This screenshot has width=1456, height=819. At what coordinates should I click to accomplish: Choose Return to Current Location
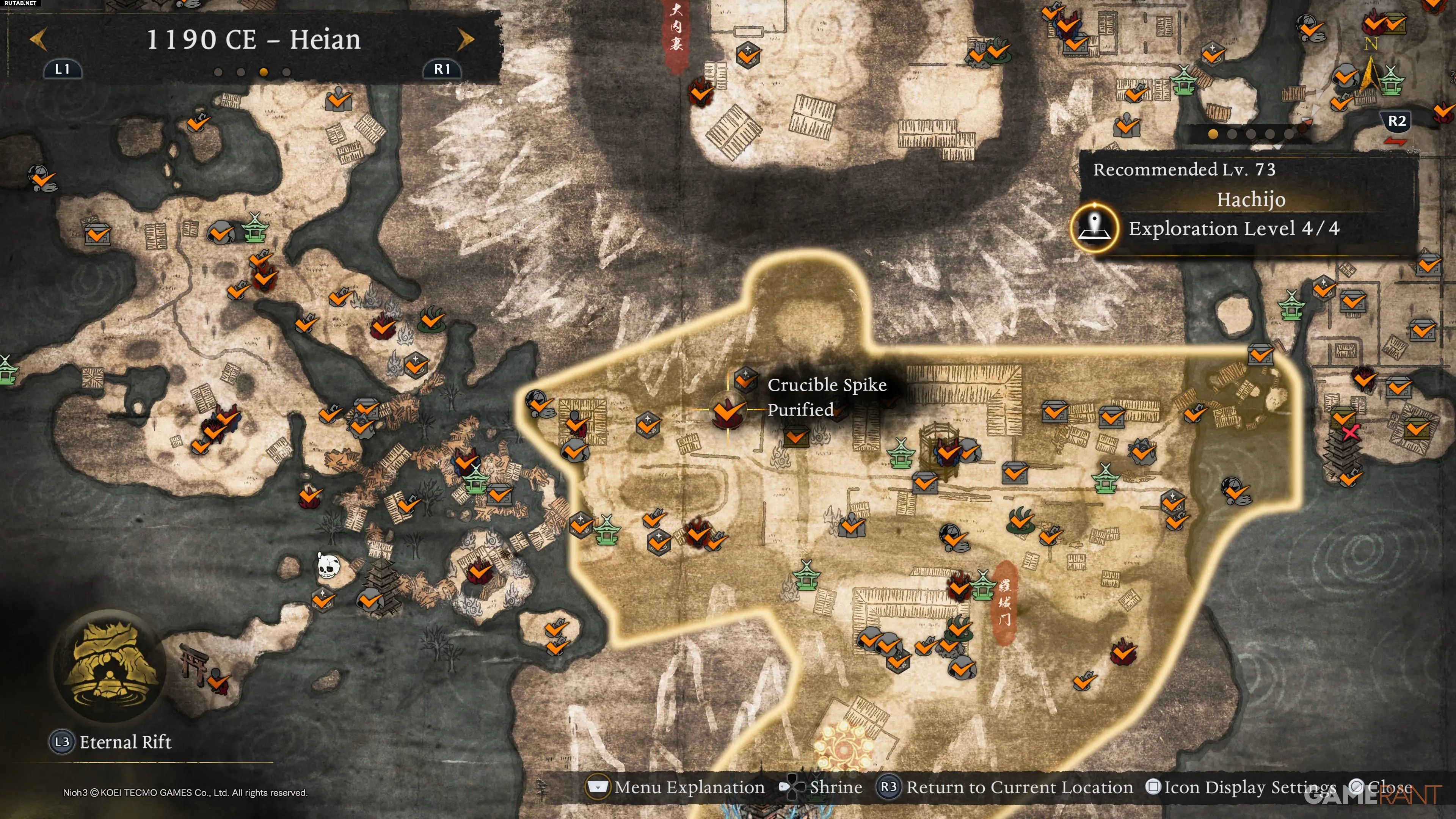(1006, 788)
